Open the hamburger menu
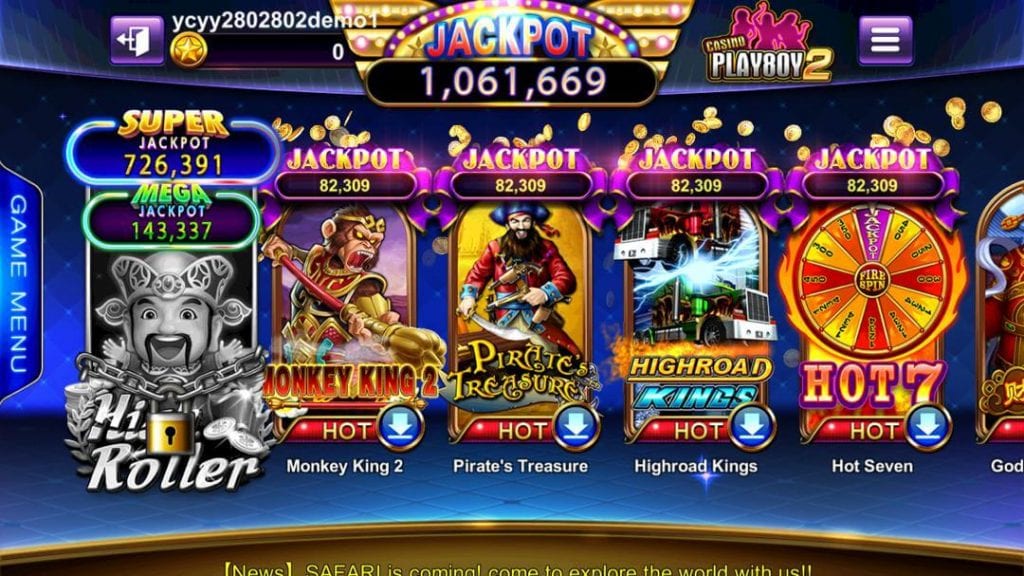 [x=885, y=40]
